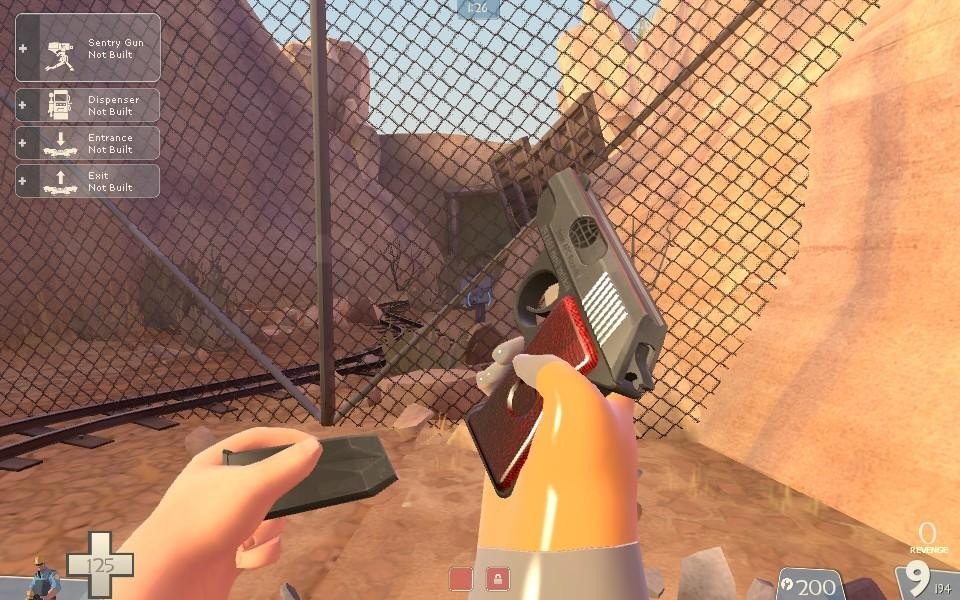This screenshot has width=960, height=600.
Task: Click the plain red square icon
Action: (x=461, y=578)
